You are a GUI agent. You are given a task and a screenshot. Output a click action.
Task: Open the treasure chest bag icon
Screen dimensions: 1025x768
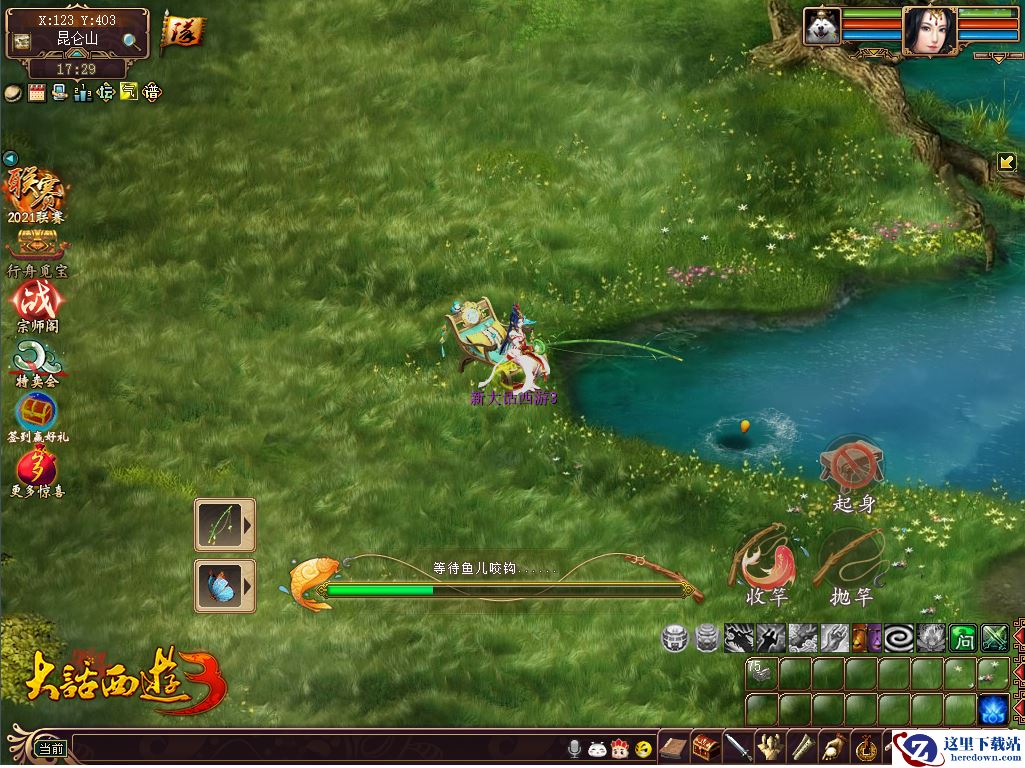tap(706, 747)
